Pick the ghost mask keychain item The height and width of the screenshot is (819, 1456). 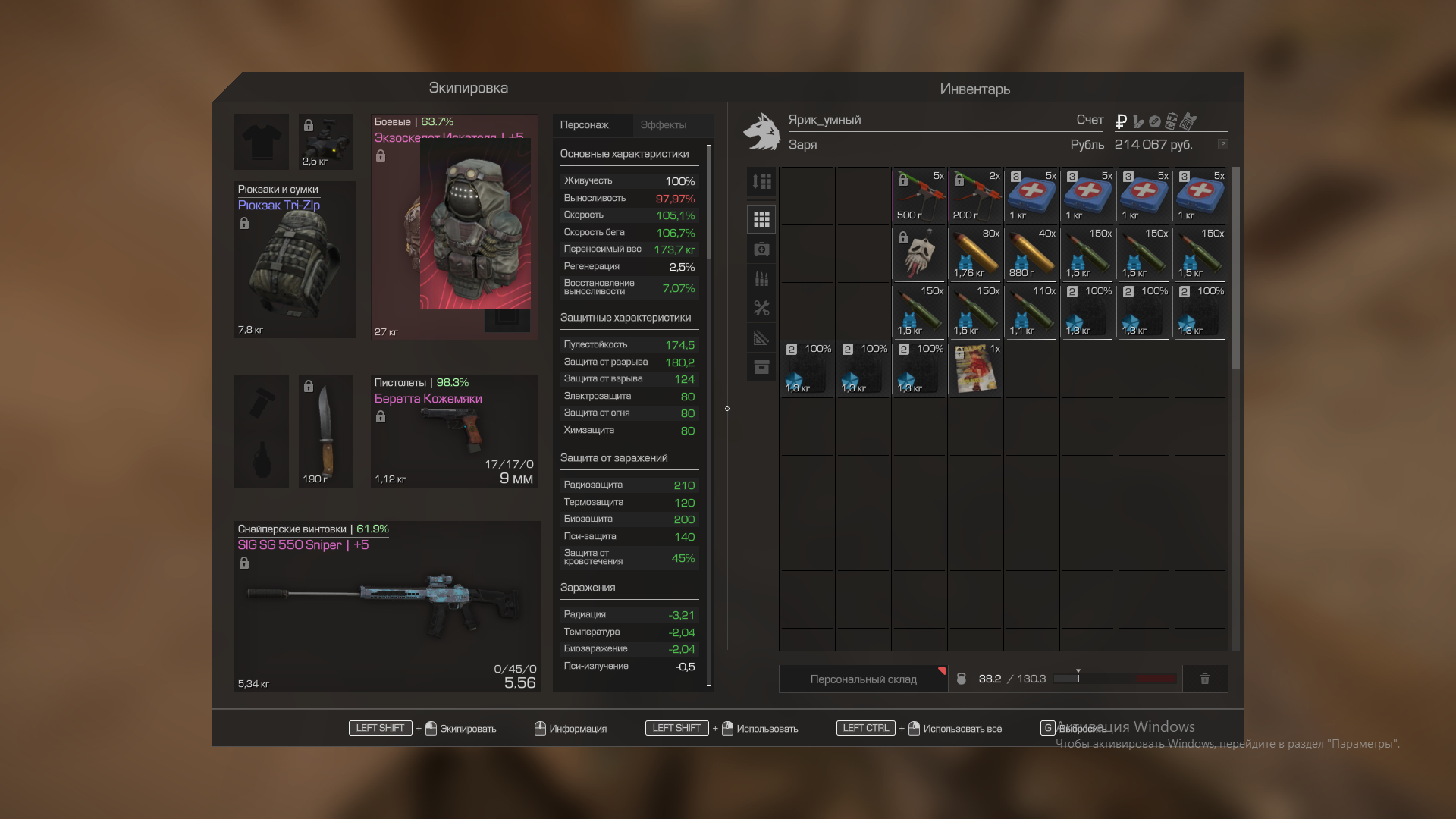(x=919, y=255)
